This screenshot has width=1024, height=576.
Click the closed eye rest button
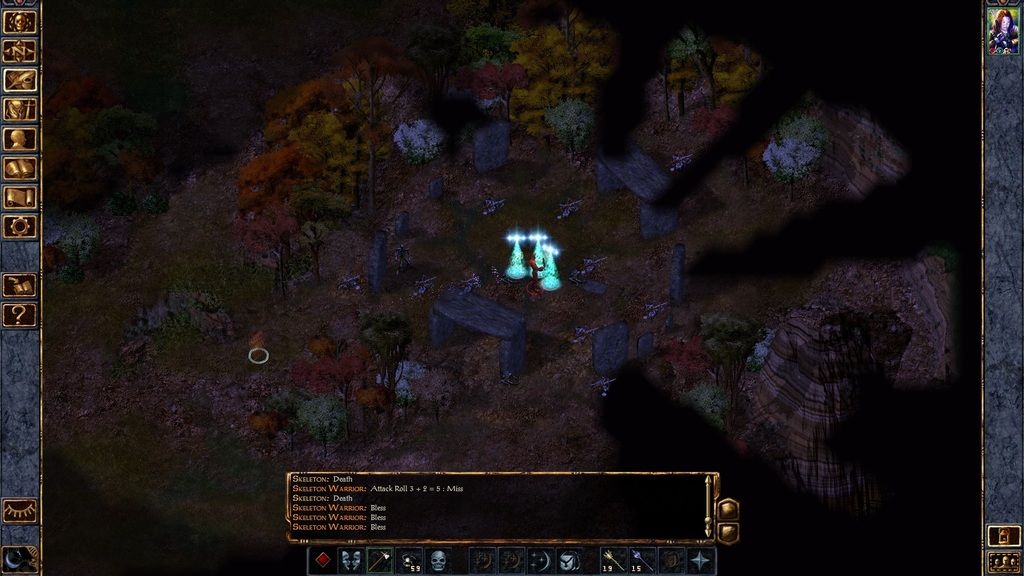[20, 511]
